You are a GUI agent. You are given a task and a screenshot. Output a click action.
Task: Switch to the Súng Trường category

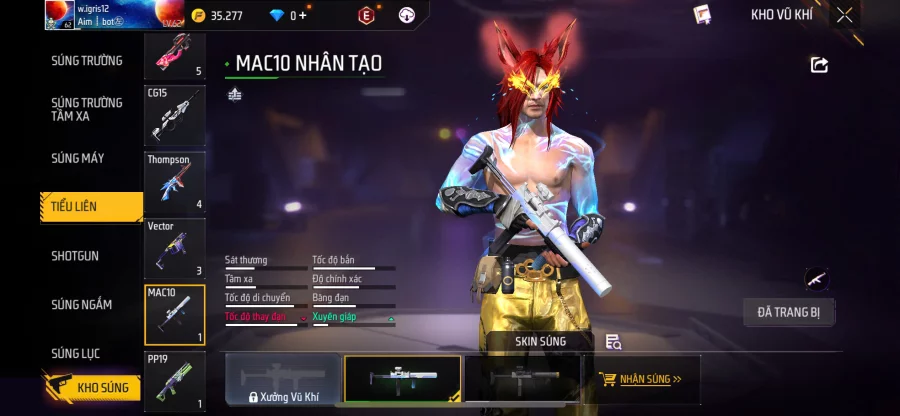click(87, 61)
